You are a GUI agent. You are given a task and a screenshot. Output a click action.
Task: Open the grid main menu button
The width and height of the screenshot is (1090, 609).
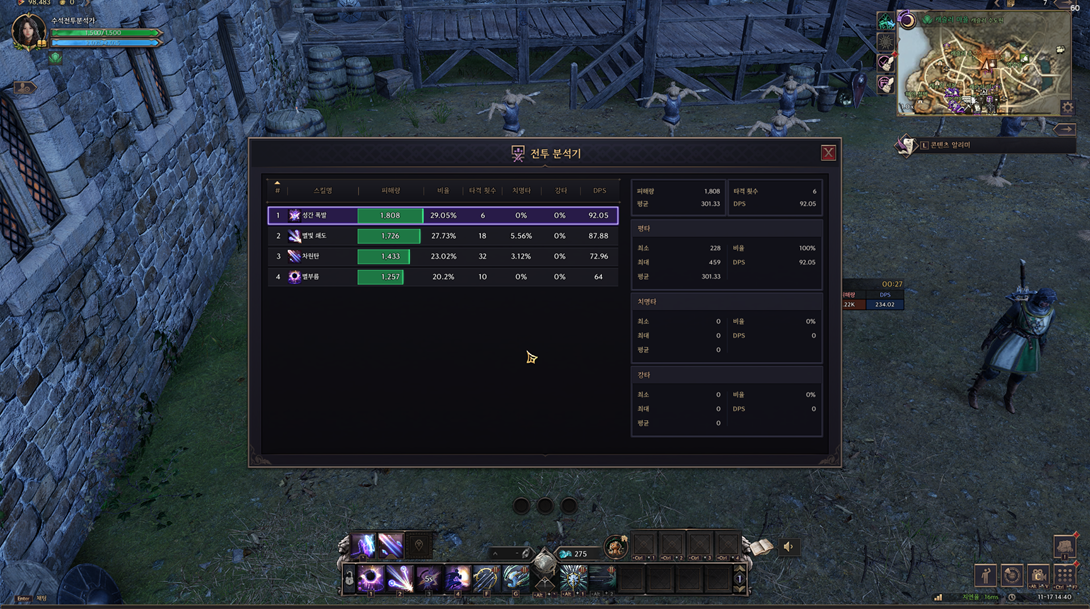click(x=1064, y=576)
